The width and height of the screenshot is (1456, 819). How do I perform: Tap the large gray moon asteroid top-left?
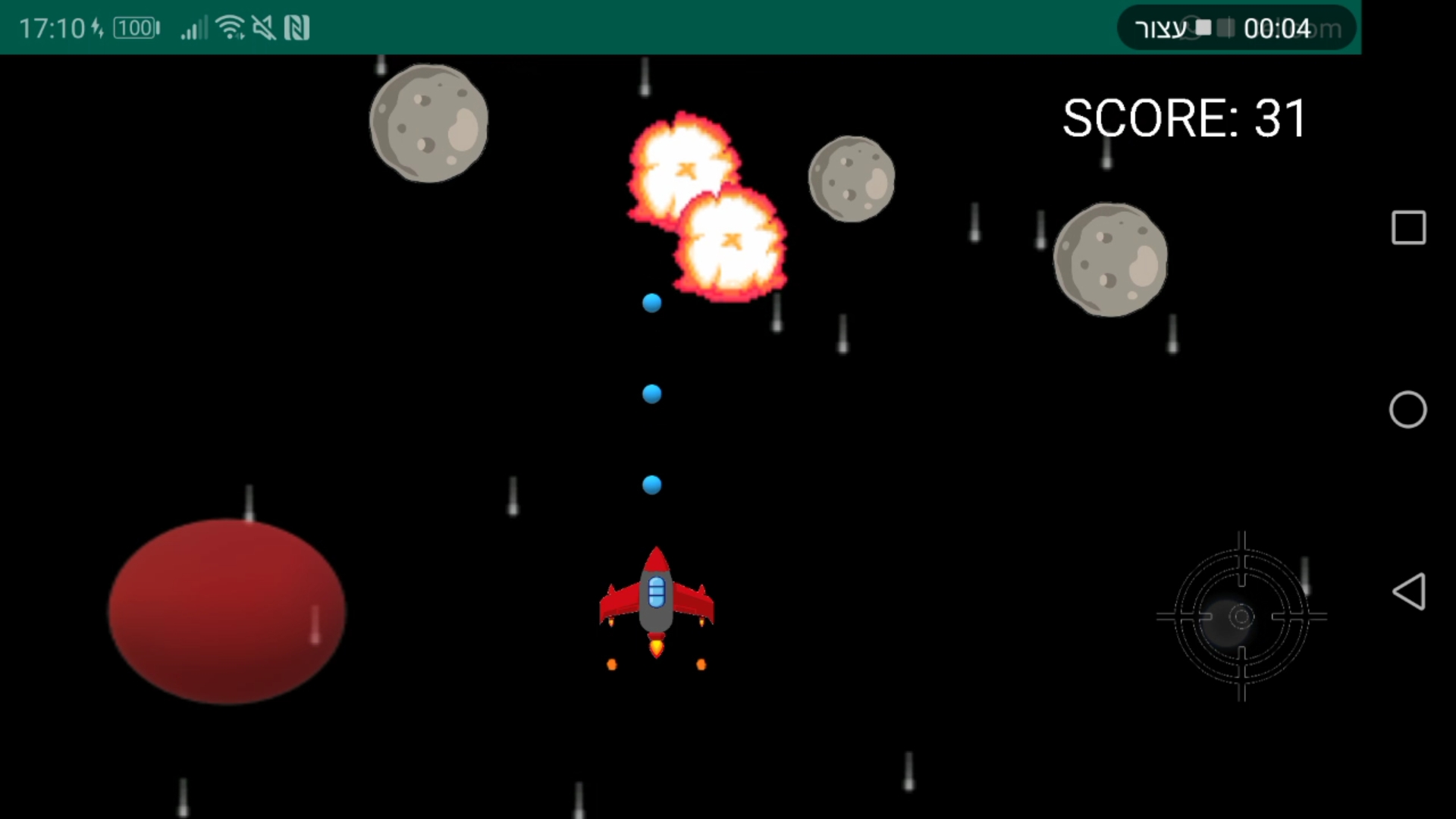point(428,121)
